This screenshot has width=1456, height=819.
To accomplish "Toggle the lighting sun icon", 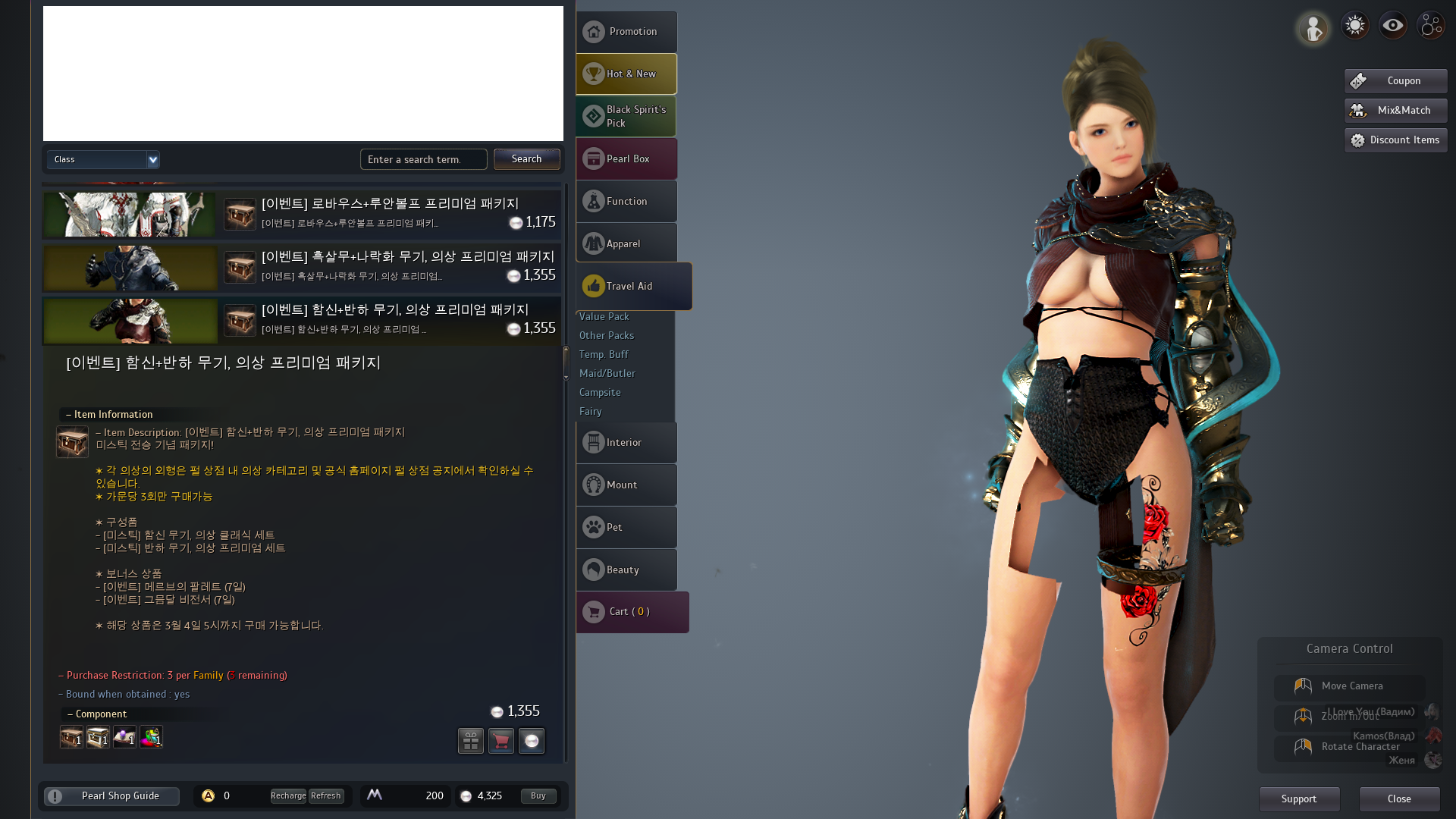I will [x=1354, y=24].
